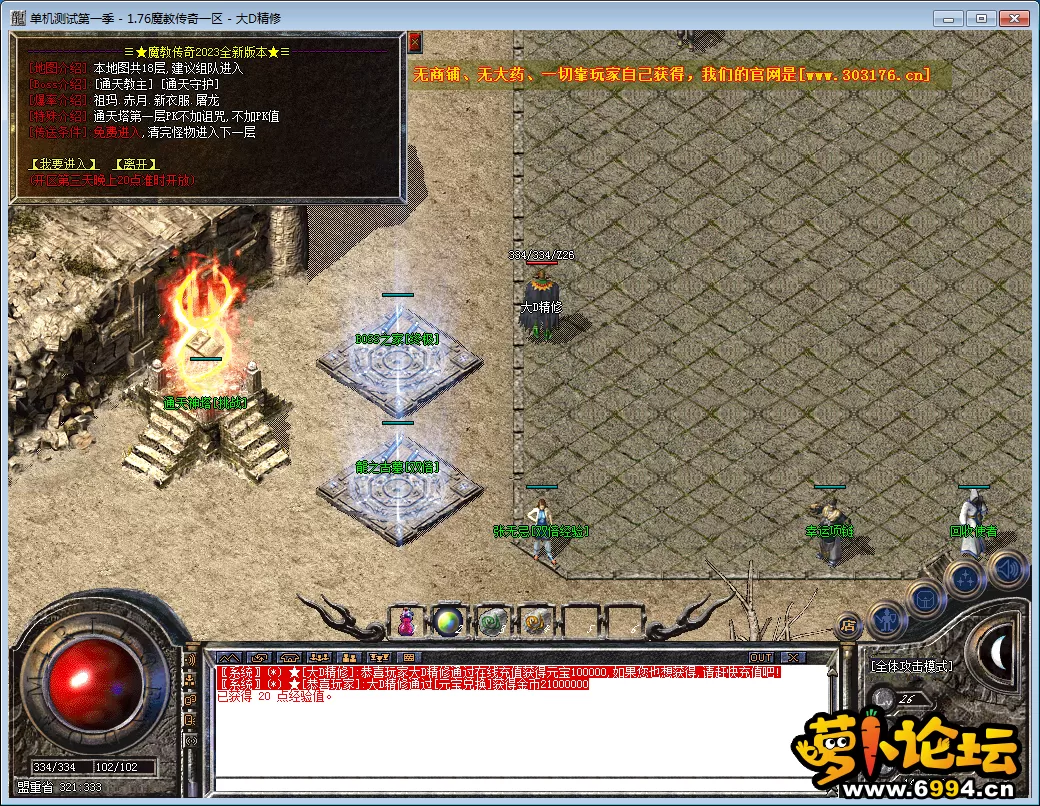The image size is (1040, 806).
Task: Use the orange swirl scroll hotbar item
Action: pos(534,623)
